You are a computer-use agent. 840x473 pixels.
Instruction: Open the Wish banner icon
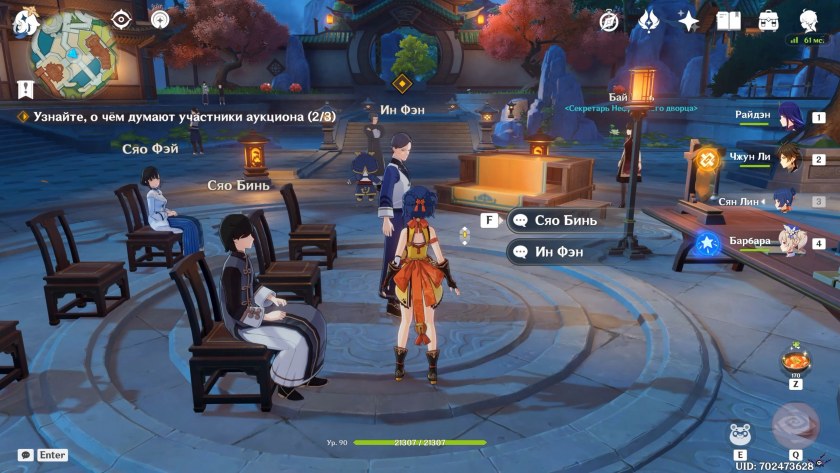[x=648, y=20]
